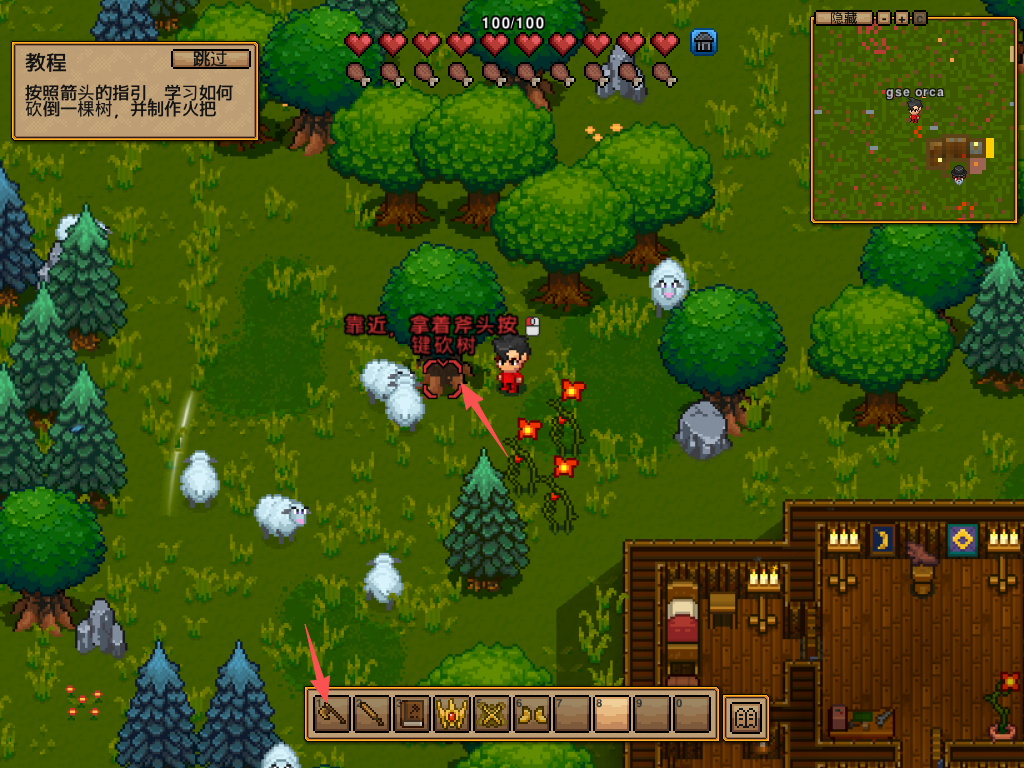Click the blue house icon beside hearts
This screenshot has height=768, width=1024.
[x=703, y=42]
